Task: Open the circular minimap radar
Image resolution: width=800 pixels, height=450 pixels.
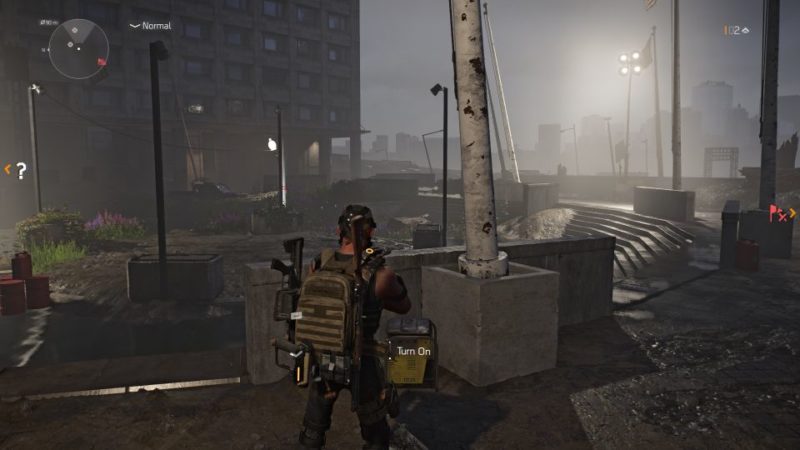Action: [x=79, y=47]
